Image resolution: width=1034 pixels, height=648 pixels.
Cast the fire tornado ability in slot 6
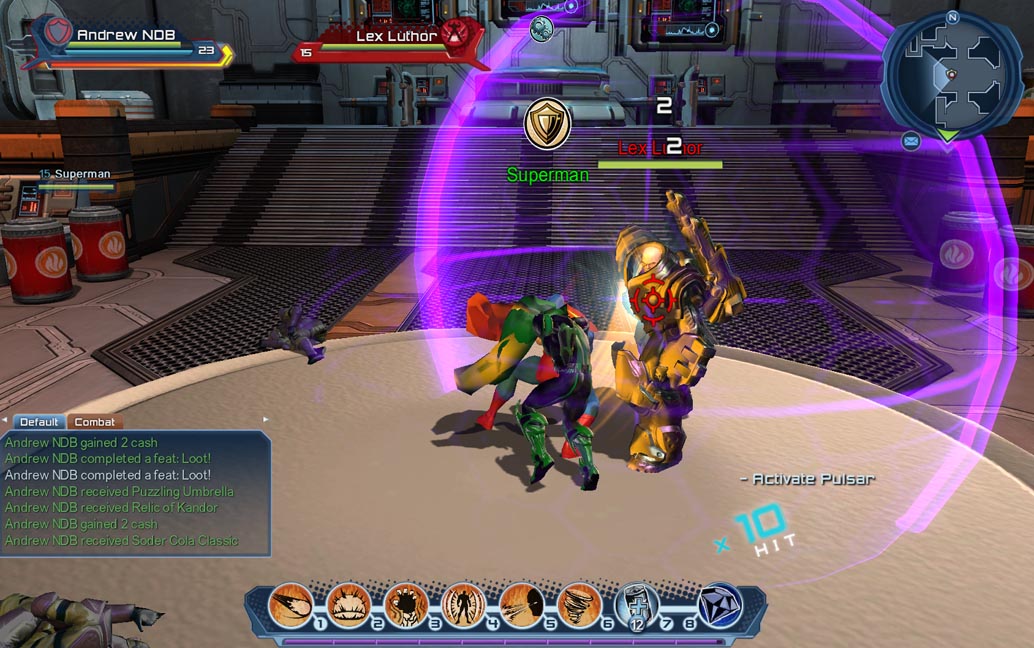(579, 606)
